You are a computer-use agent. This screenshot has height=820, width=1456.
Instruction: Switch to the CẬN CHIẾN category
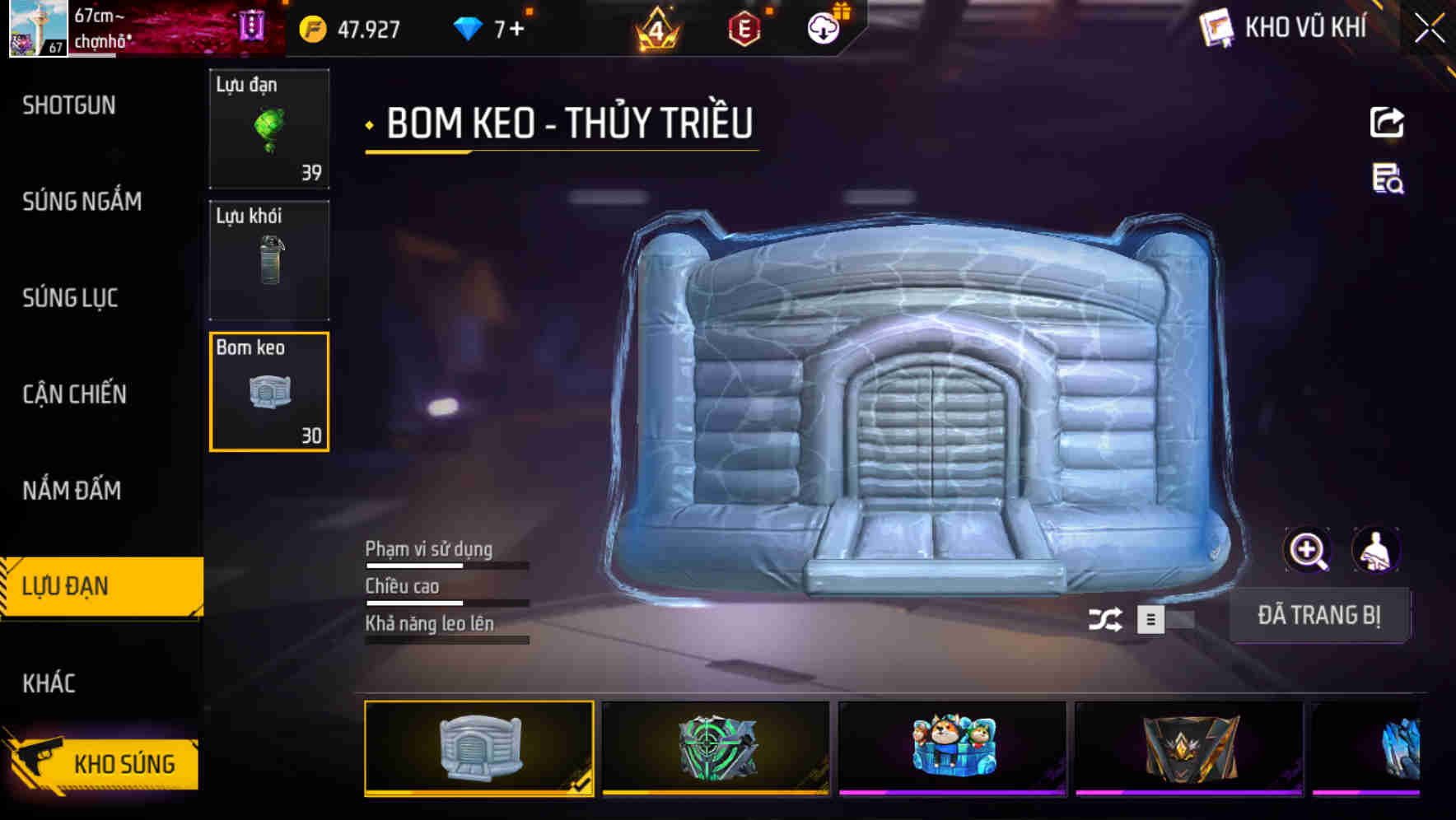[x=73, y=394]
